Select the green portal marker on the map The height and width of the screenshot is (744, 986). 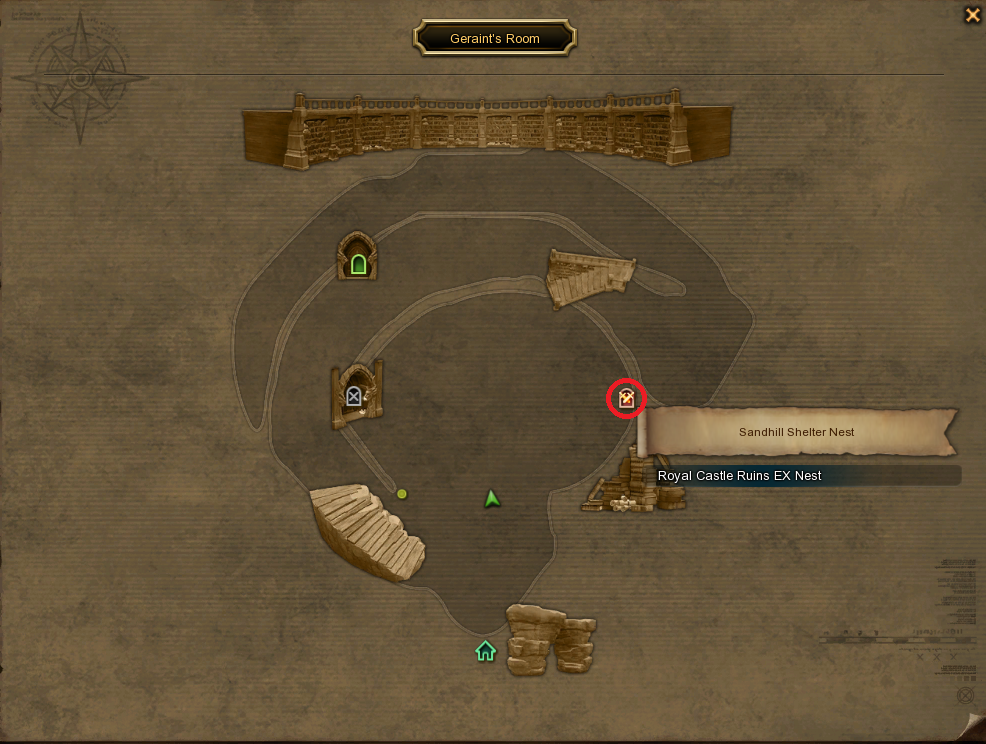(x=358, y=264)
